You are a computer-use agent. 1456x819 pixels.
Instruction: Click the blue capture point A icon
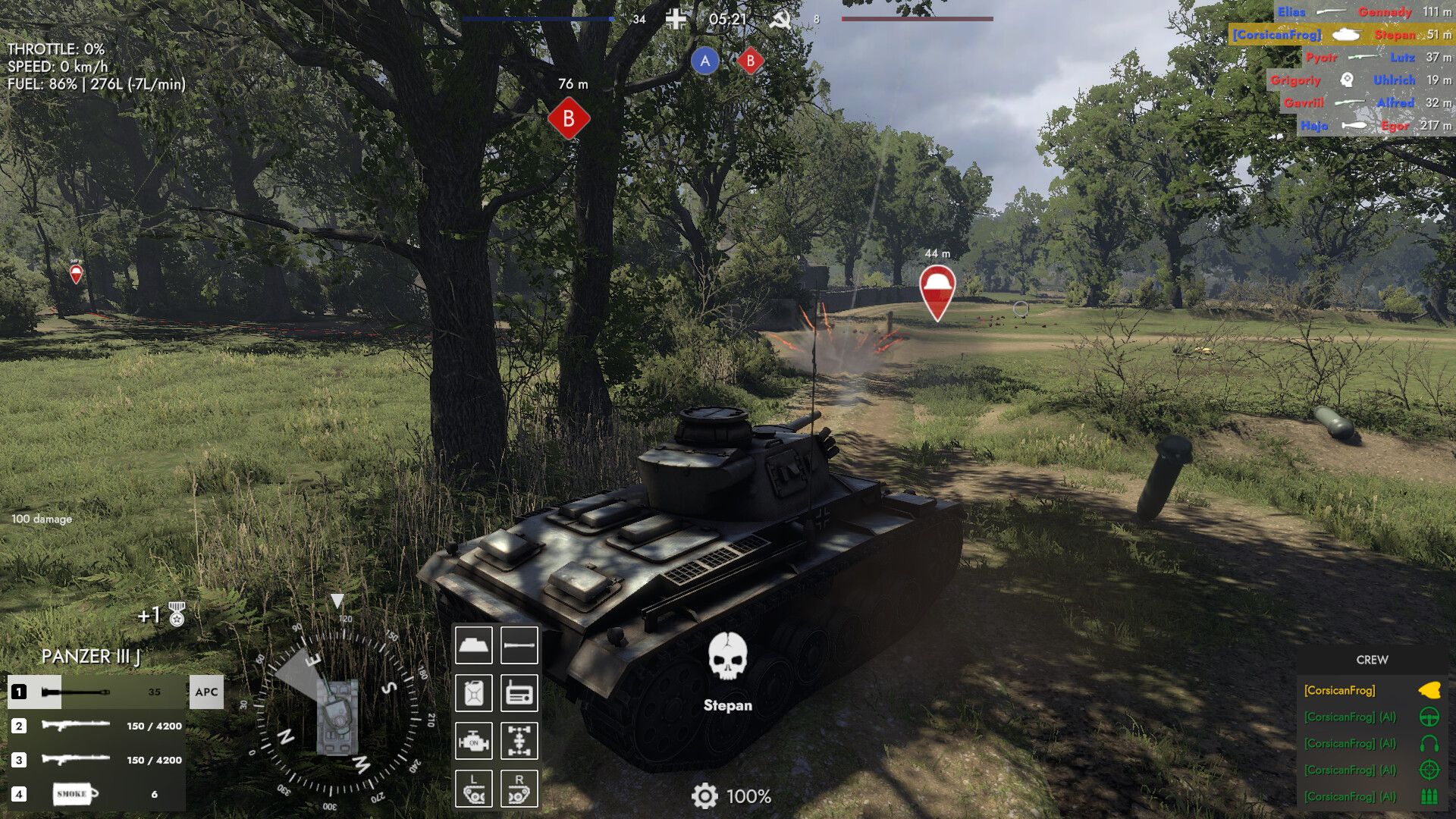tap(704, 61)
